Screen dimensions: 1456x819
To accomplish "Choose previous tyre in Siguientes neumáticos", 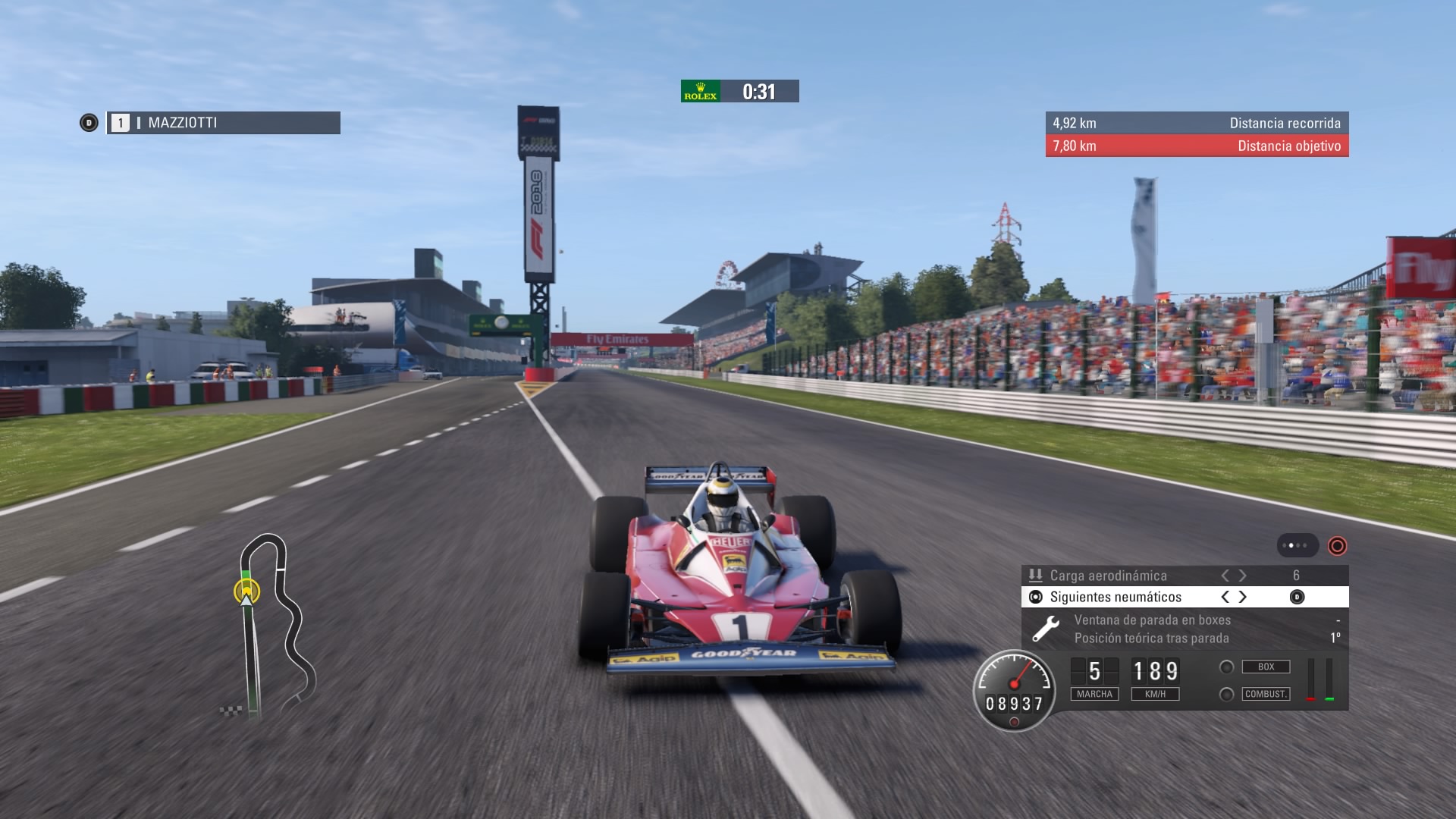I will (1225, 597).
